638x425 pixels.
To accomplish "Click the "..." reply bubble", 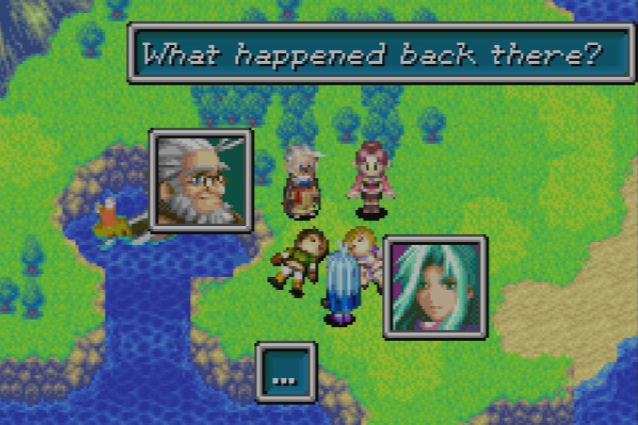I will tap(286, 373).
